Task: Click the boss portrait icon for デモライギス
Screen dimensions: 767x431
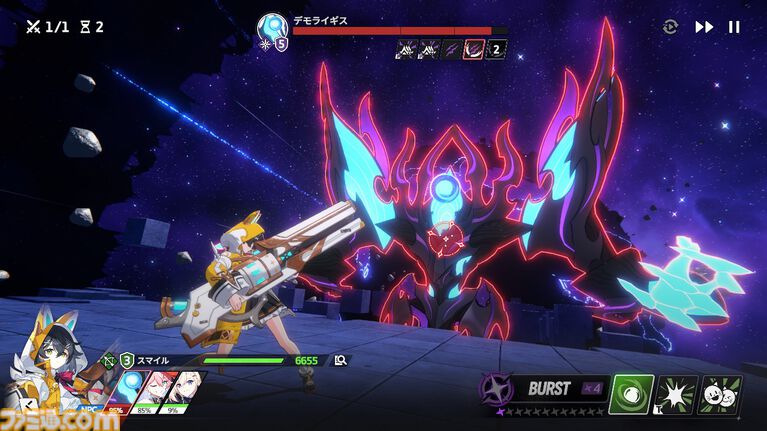Action: [272, 28]
